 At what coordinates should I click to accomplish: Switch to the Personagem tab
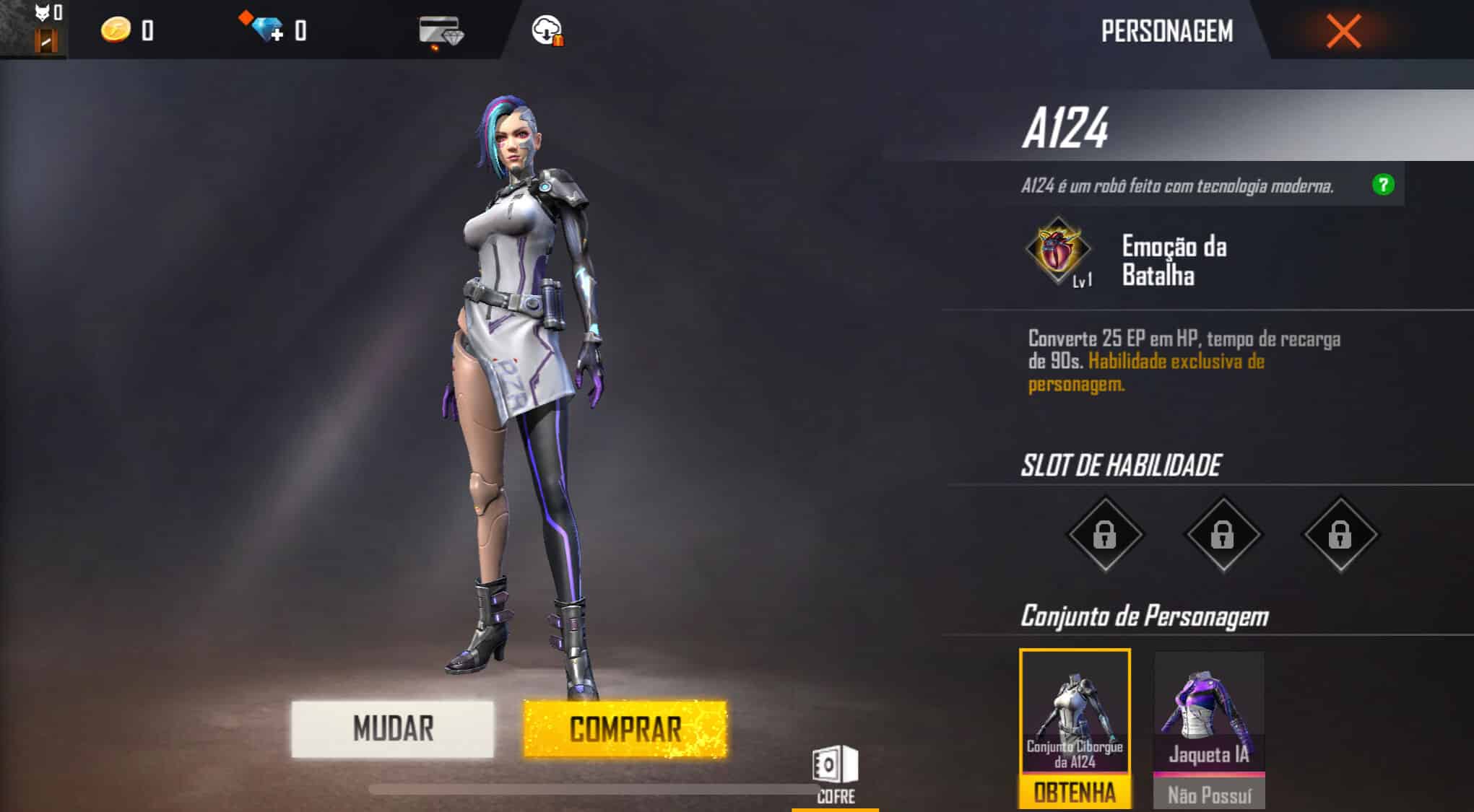tap(1168, 32)
